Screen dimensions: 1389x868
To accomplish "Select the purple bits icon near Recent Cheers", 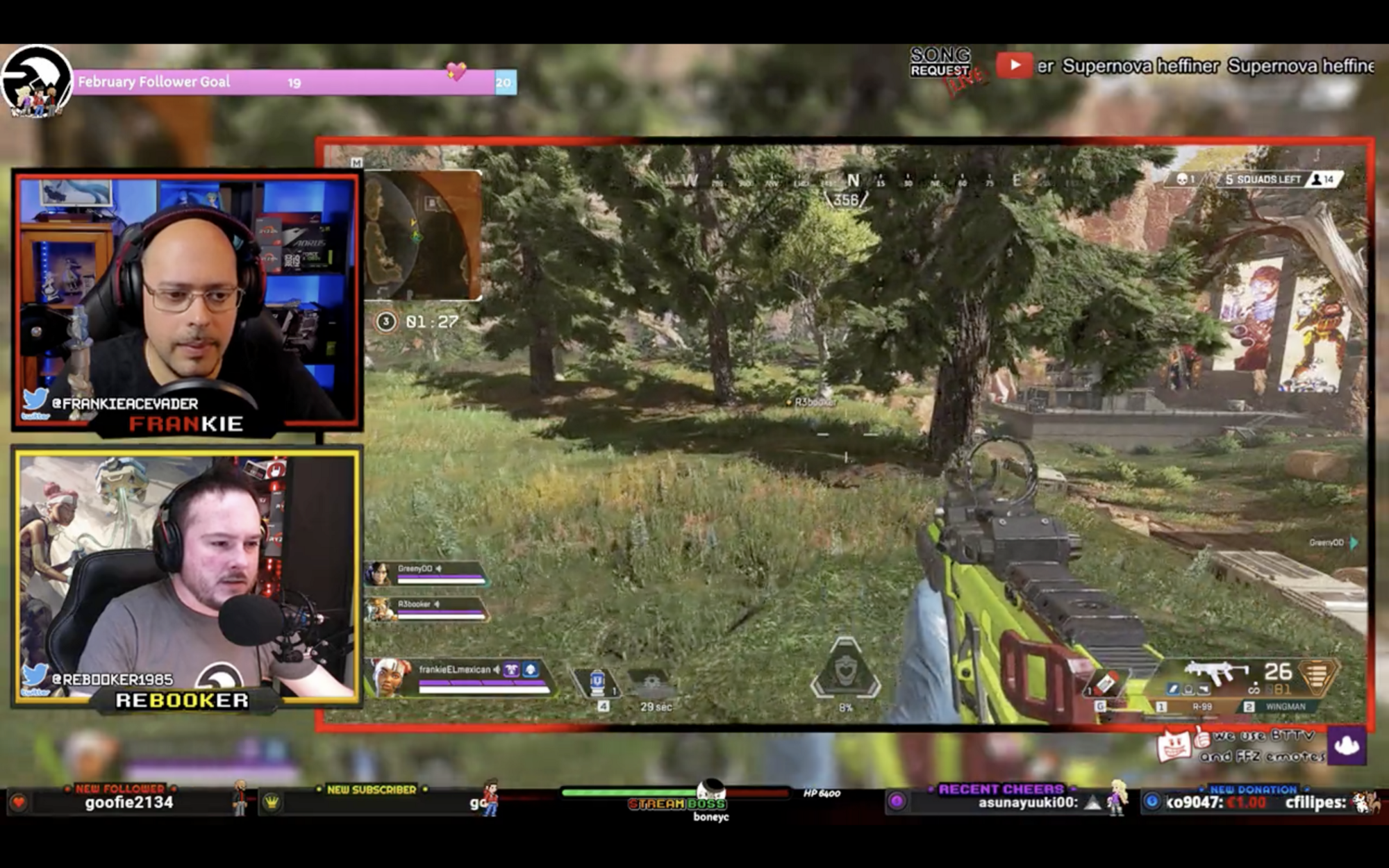I will coord(897,801).
